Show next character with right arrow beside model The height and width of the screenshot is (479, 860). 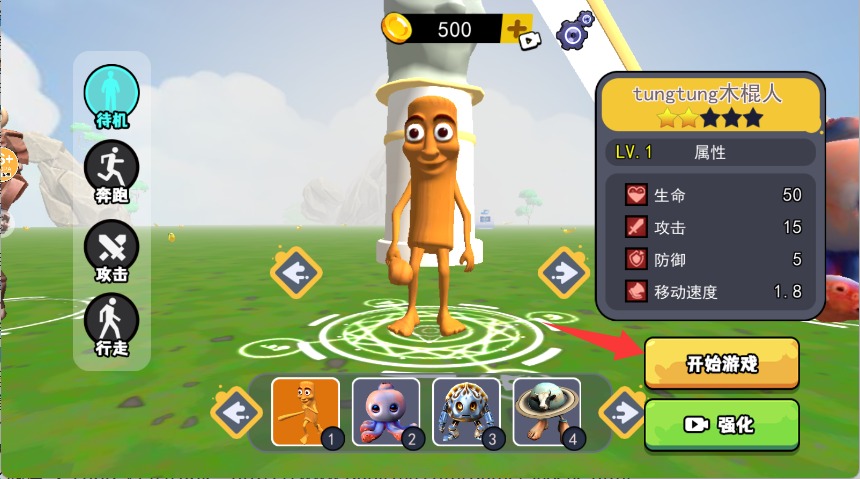point(564,272)
